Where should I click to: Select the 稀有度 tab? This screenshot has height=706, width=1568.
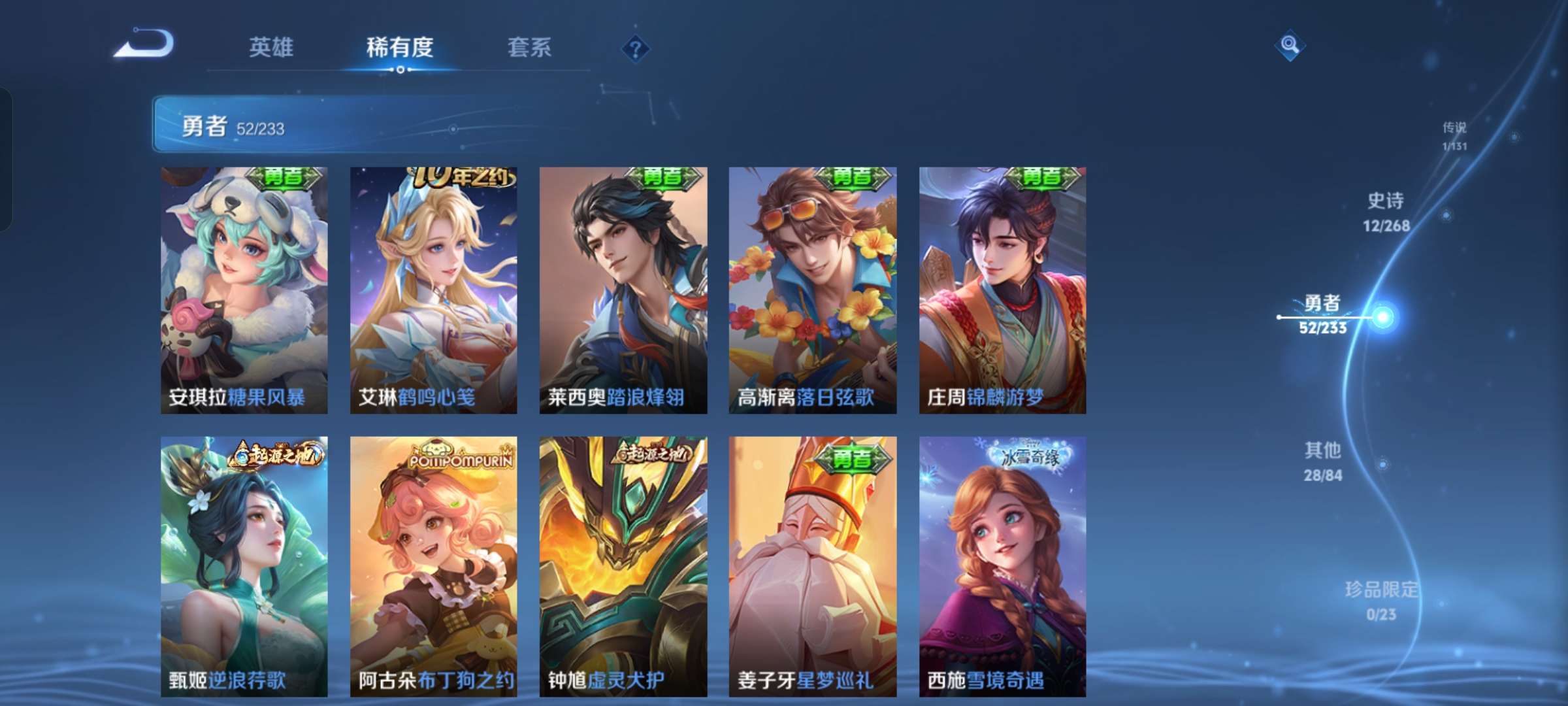pyautogui.click(x=400, y=48)
